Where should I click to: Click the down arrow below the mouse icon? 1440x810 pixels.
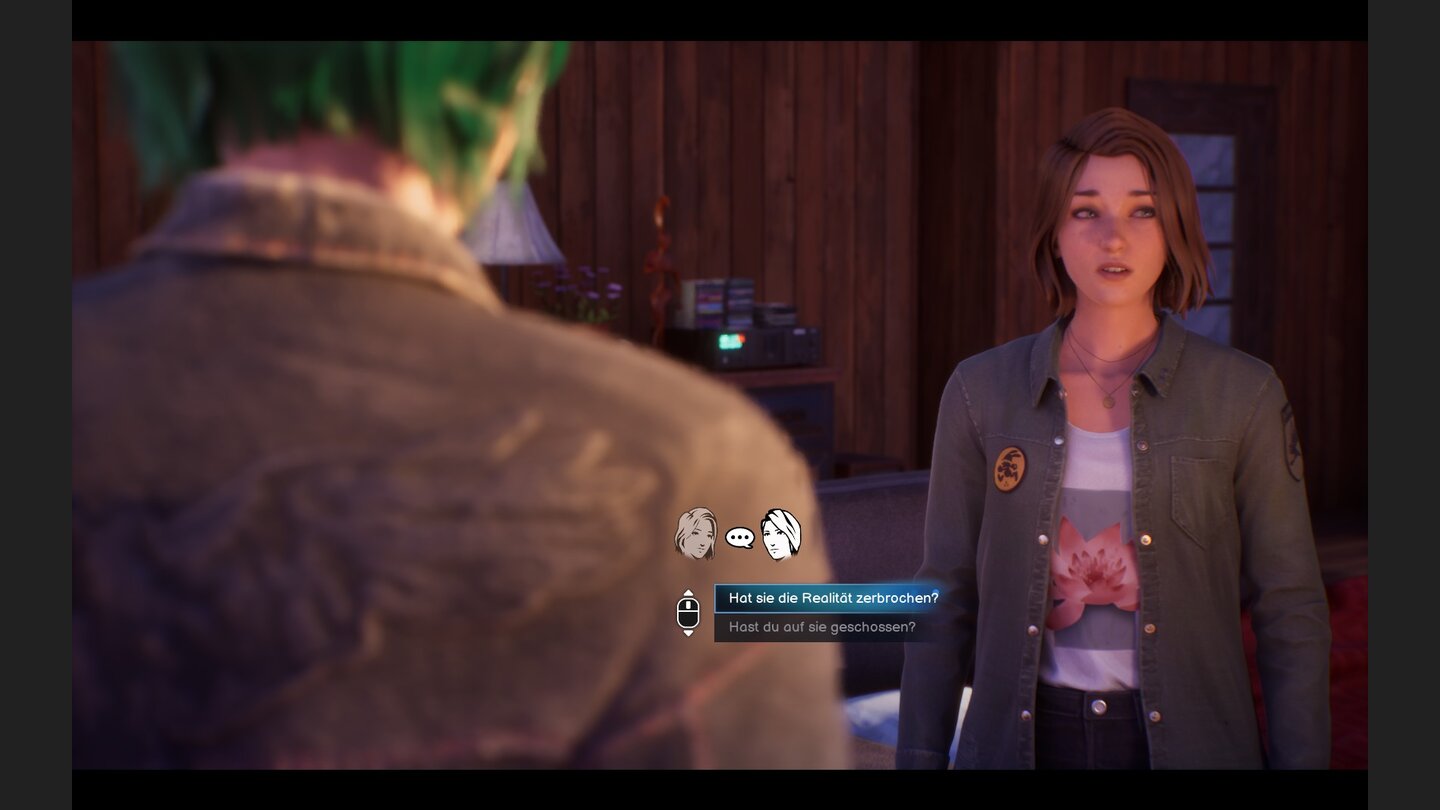click(x=688, y=632)
